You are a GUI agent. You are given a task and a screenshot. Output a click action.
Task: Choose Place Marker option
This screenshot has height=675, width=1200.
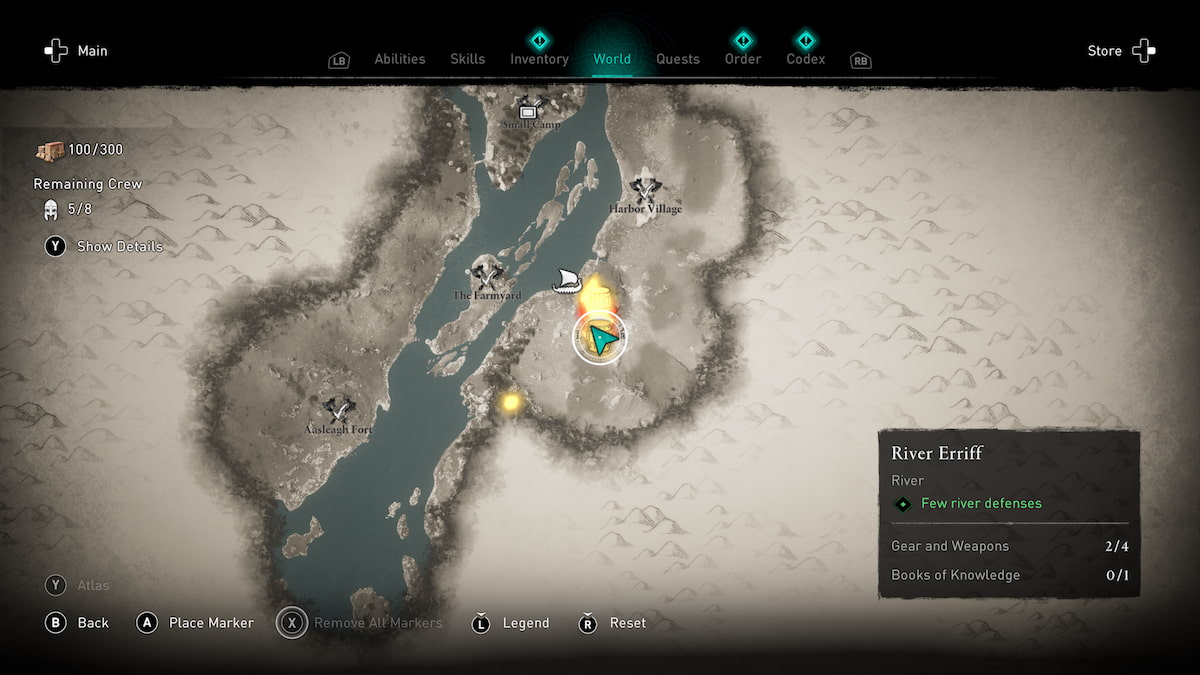coord(196,623)
